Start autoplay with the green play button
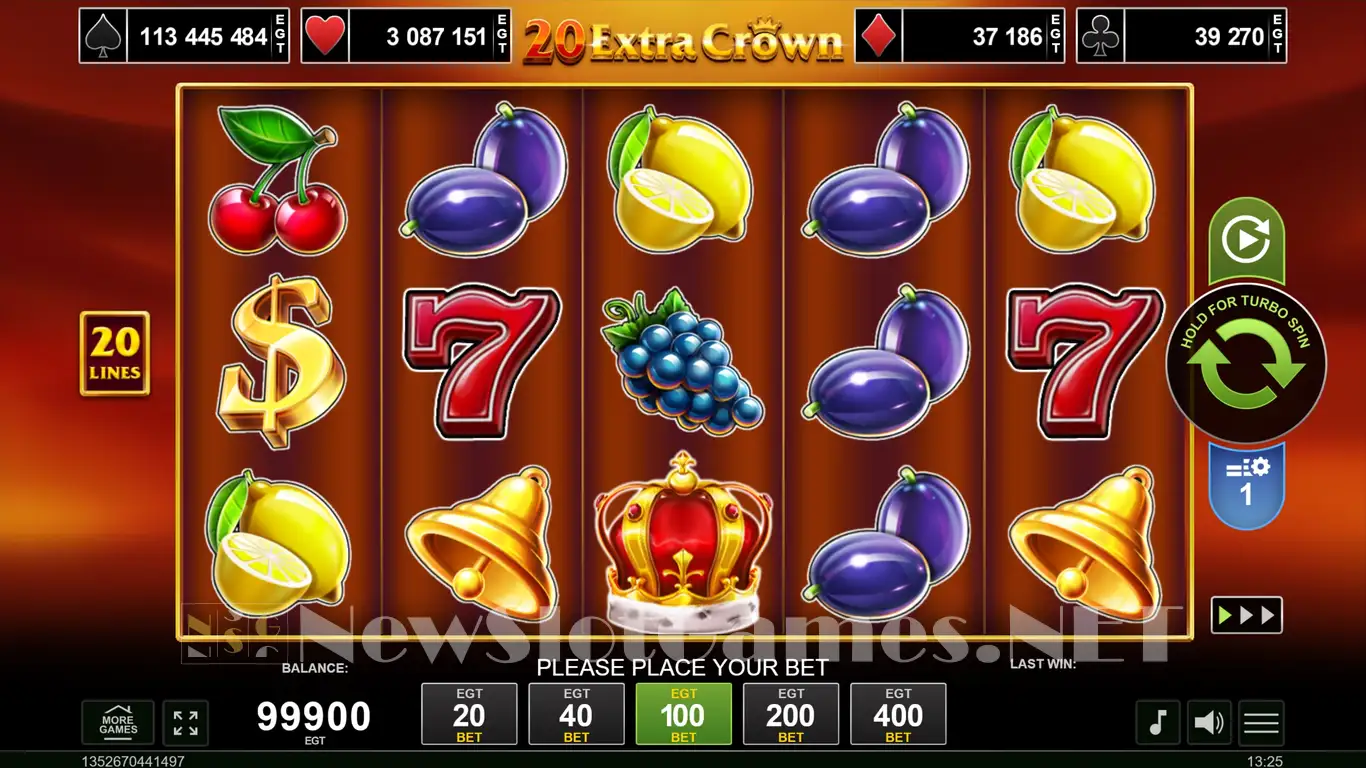This screenshot has height=768, width=1366. click(1246, 240)
